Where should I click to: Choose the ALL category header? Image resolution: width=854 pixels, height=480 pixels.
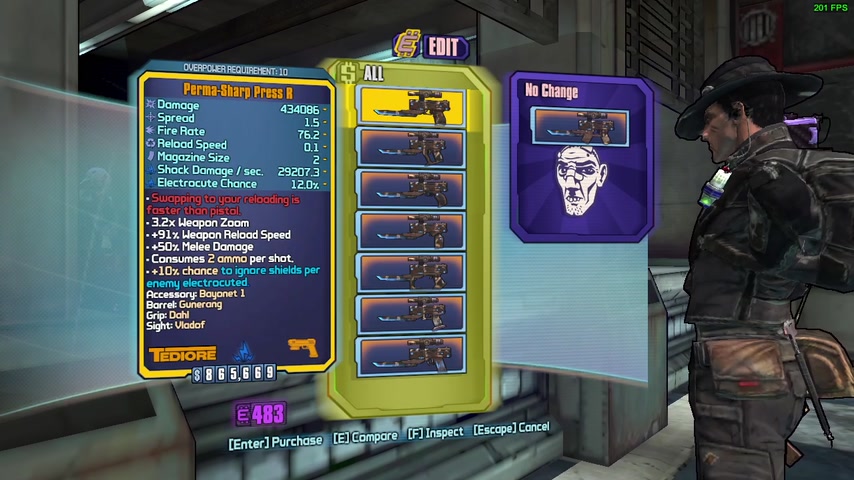368,73
